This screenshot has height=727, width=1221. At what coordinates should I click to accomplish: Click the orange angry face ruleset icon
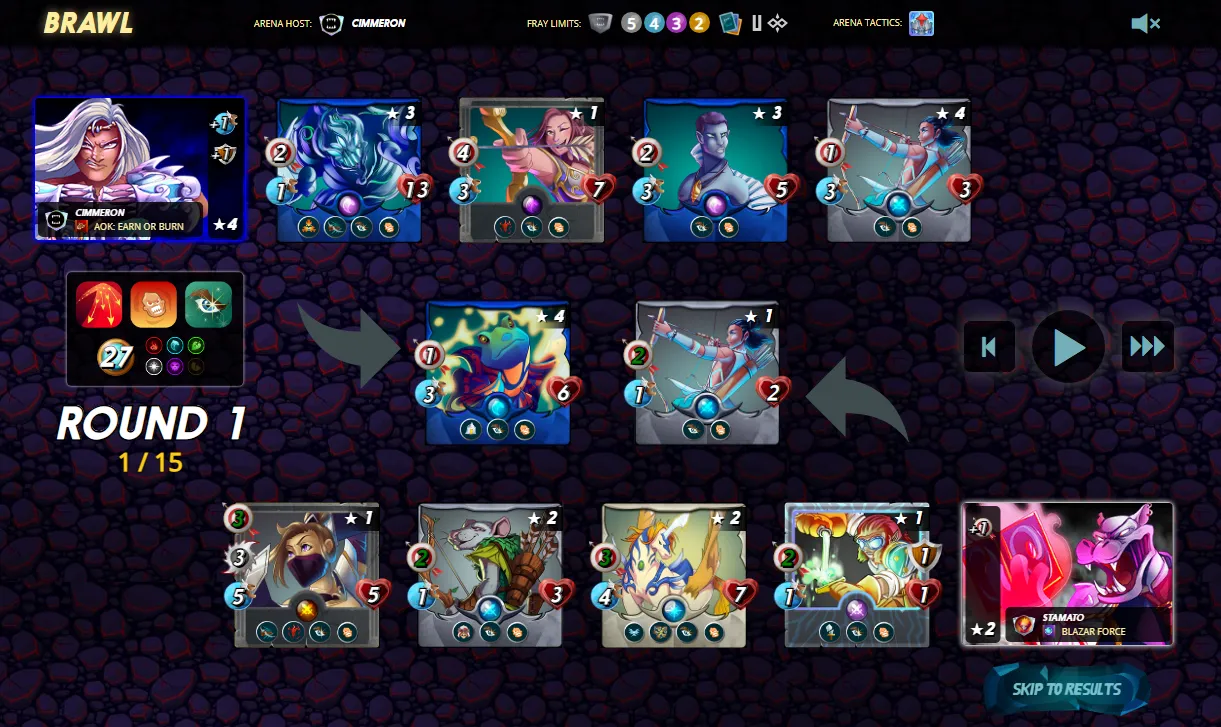[x=154, y=304]
